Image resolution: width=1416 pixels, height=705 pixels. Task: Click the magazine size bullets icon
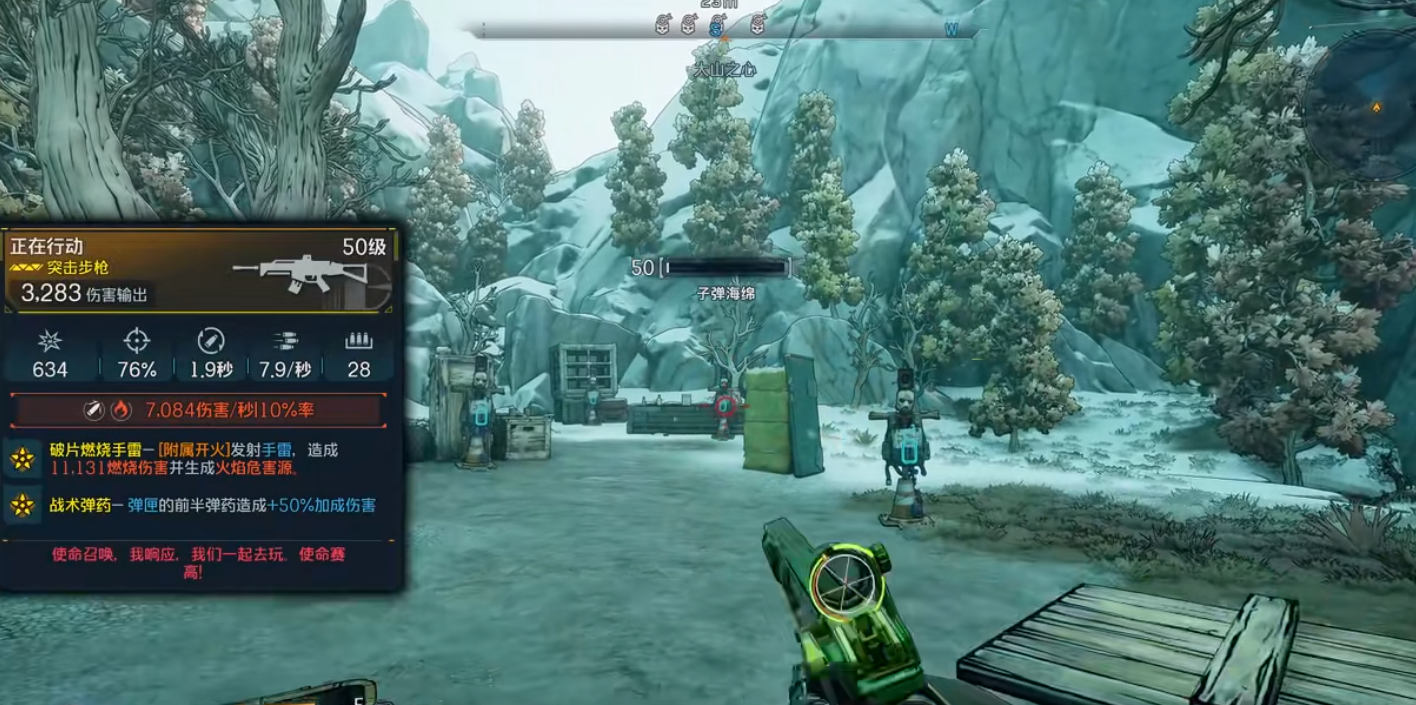point(358,340)
